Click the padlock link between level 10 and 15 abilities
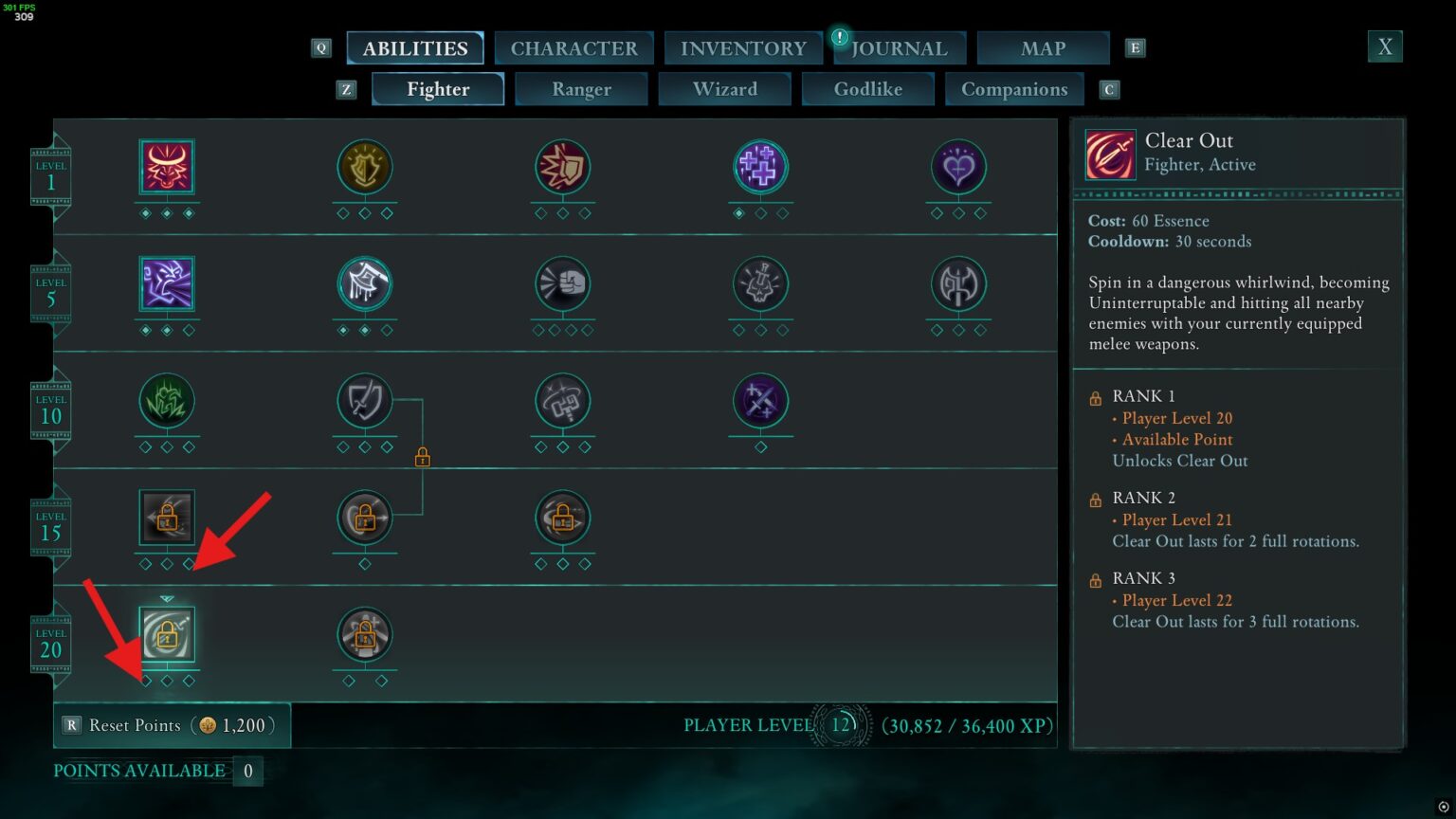The height and width of the screenshot is (819, 1456). click(x=421, y=457)
